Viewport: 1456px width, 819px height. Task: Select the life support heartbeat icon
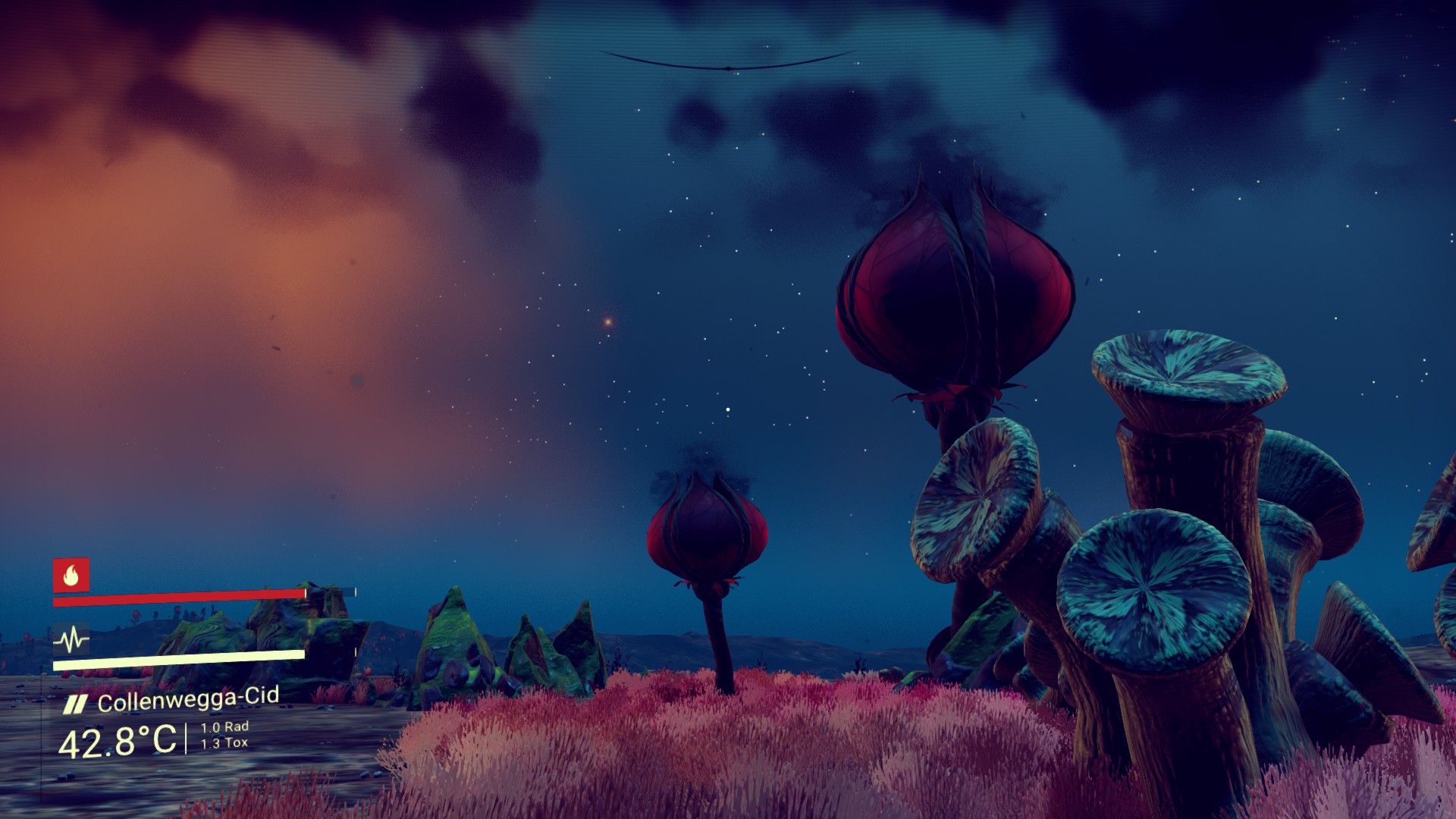pyautogui.click(x=71, y=640)
